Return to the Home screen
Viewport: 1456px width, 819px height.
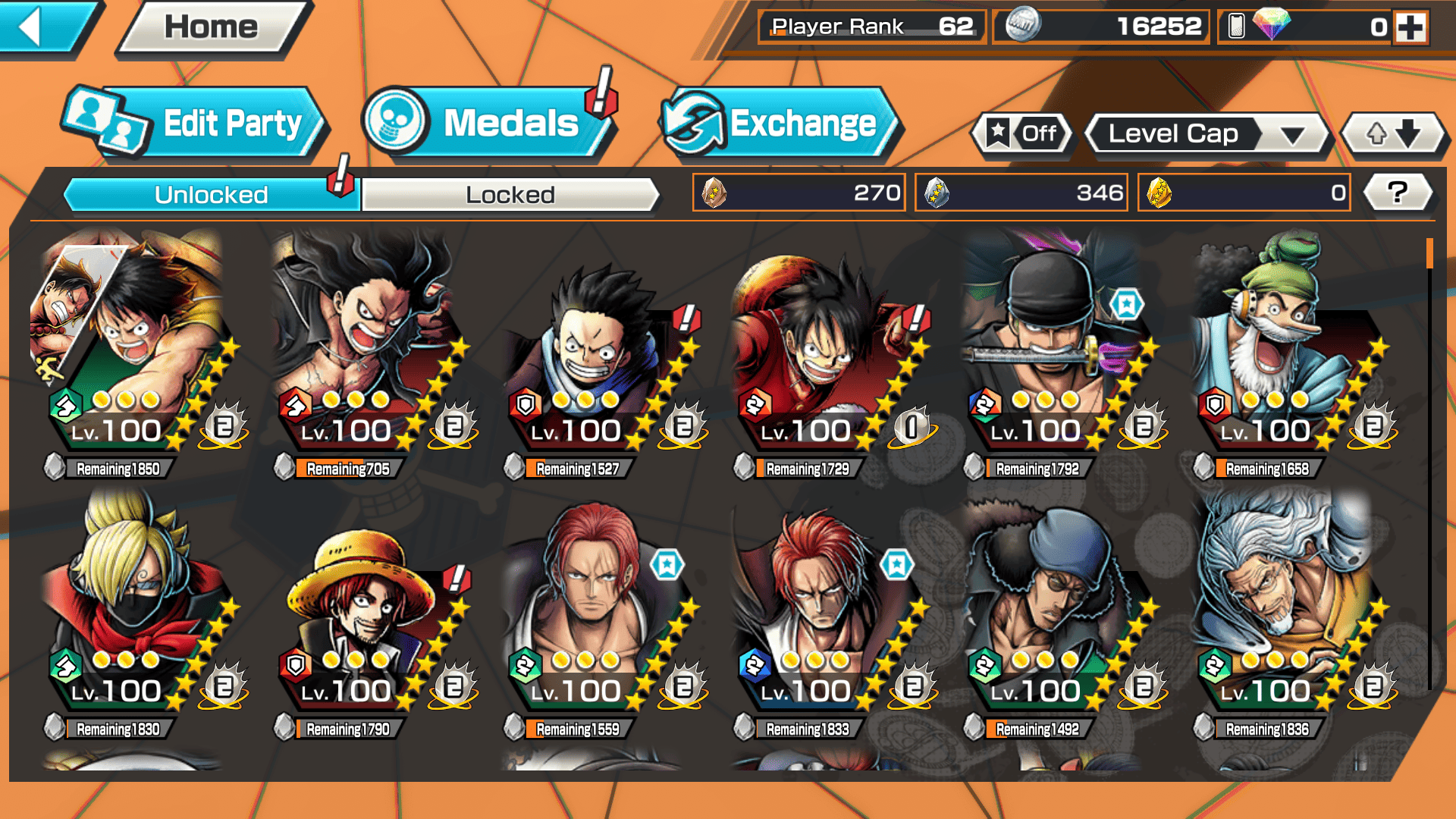coord(212,27)
